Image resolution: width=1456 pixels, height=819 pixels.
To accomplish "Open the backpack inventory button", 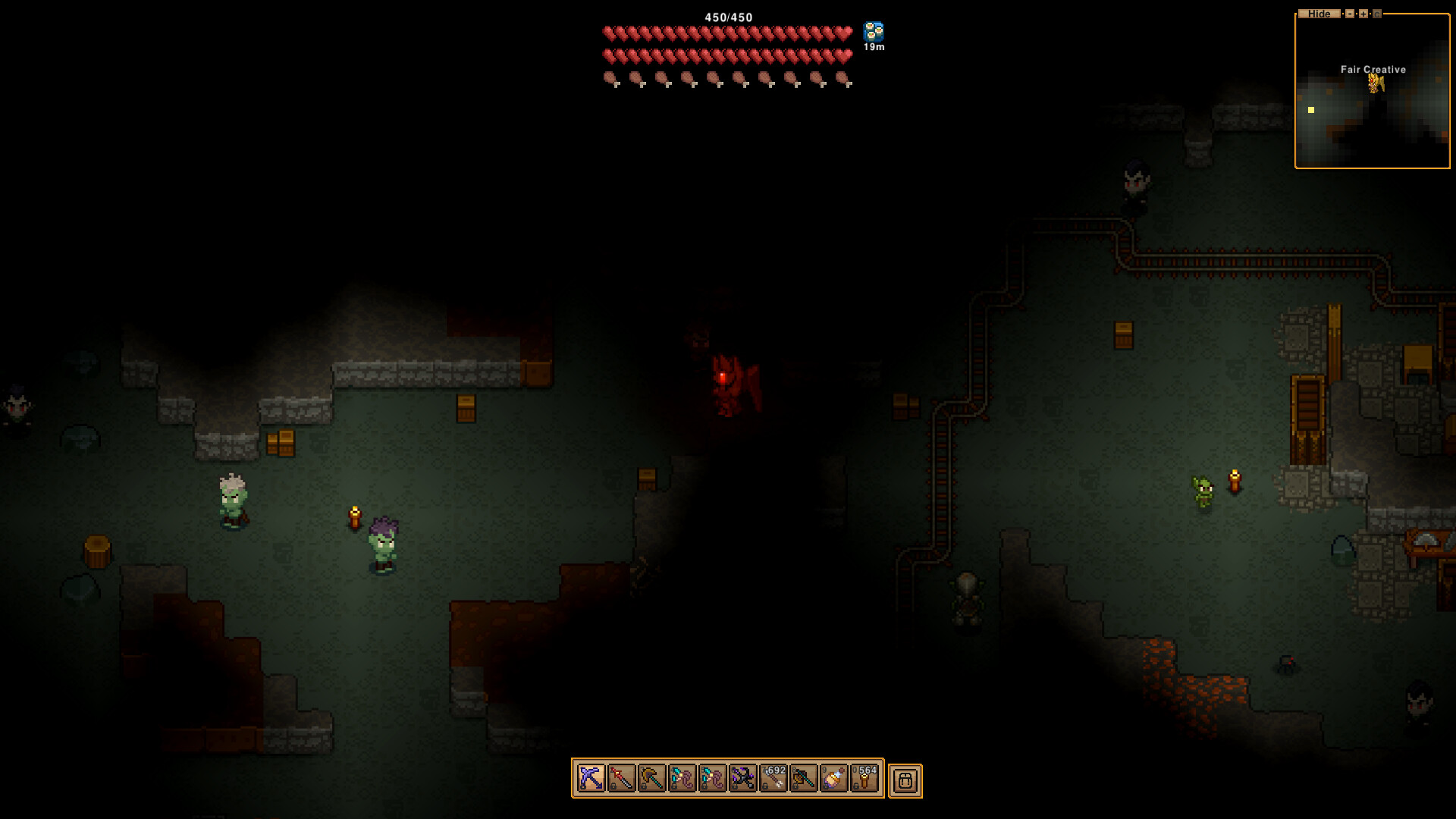I will tap(905, 780).
